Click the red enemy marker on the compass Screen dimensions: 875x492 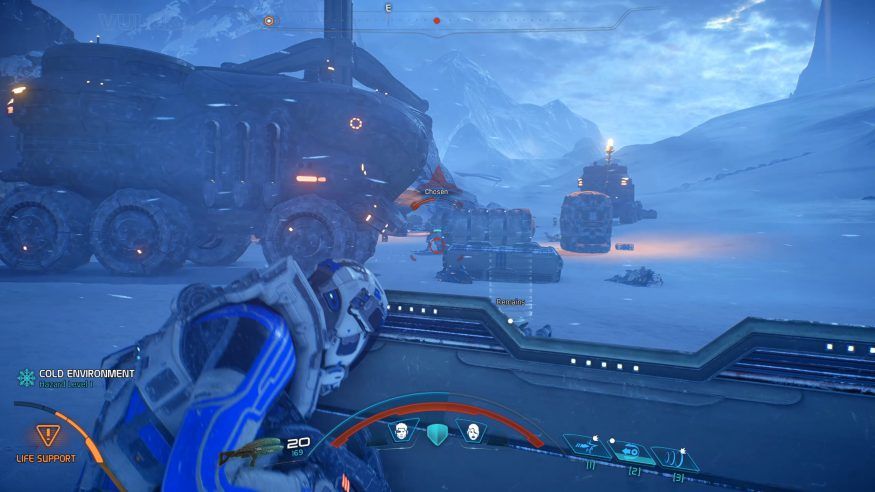(436, 20)
